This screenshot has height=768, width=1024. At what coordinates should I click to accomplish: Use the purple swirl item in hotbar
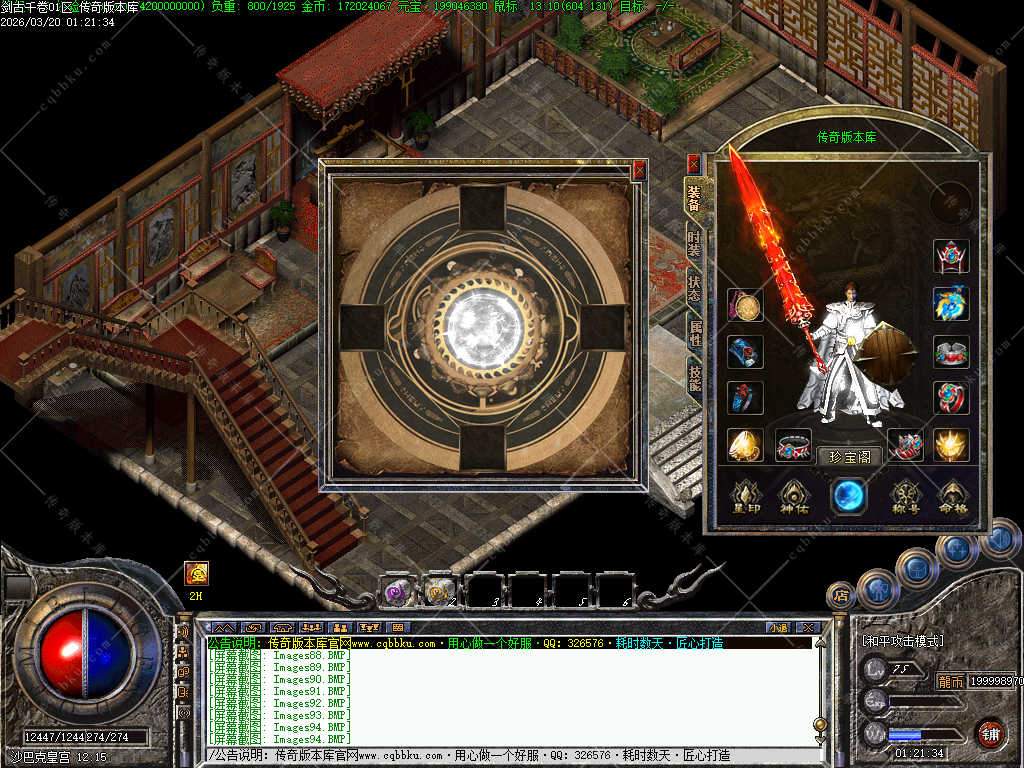398,591
